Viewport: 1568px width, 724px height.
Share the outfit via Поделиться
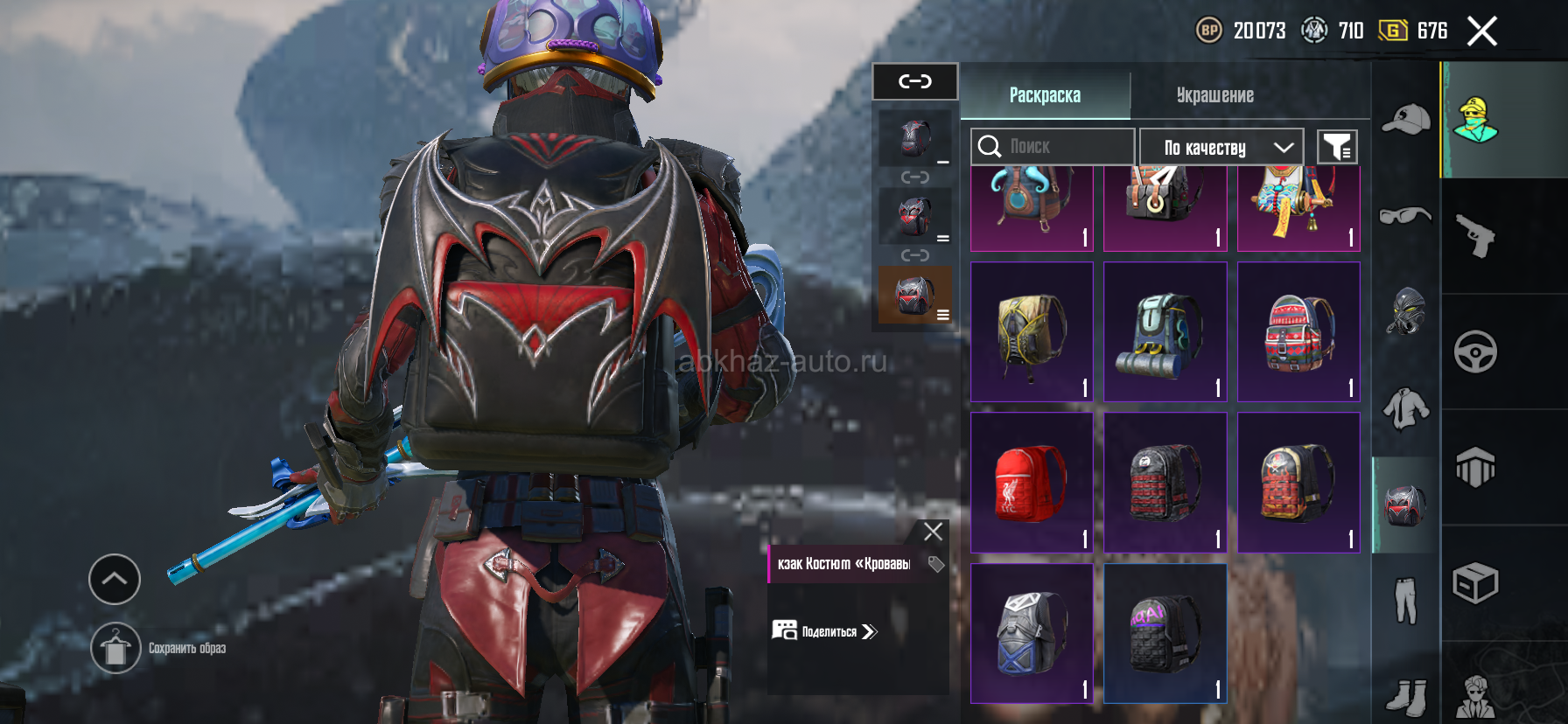825,631
